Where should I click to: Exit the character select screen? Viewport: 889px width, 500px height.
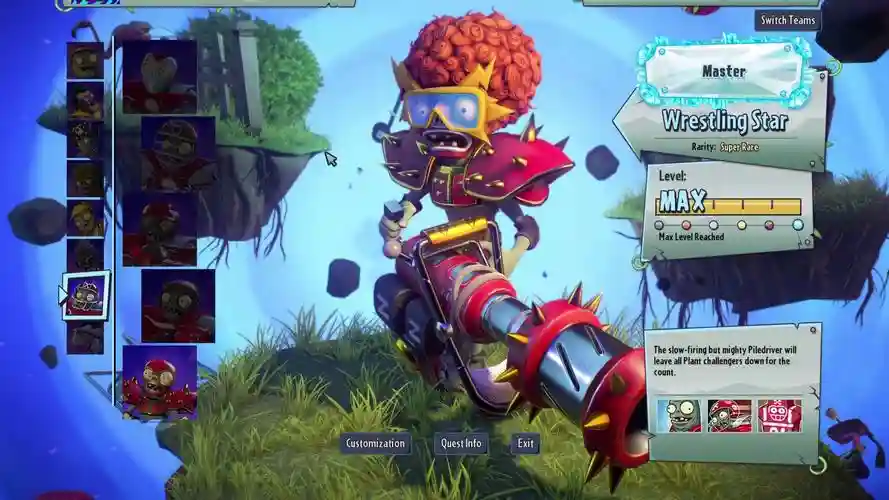525,443
